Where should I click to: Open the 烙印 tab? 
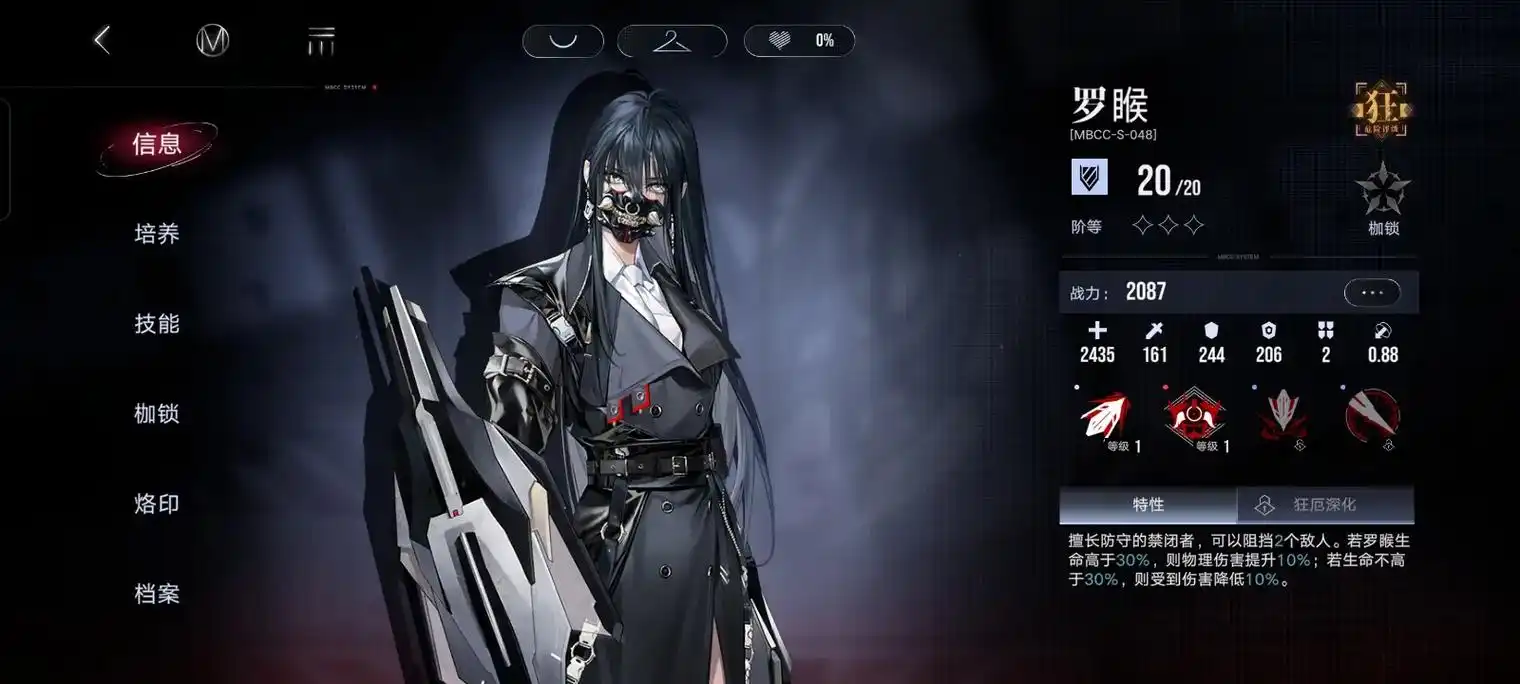(157, 504)
